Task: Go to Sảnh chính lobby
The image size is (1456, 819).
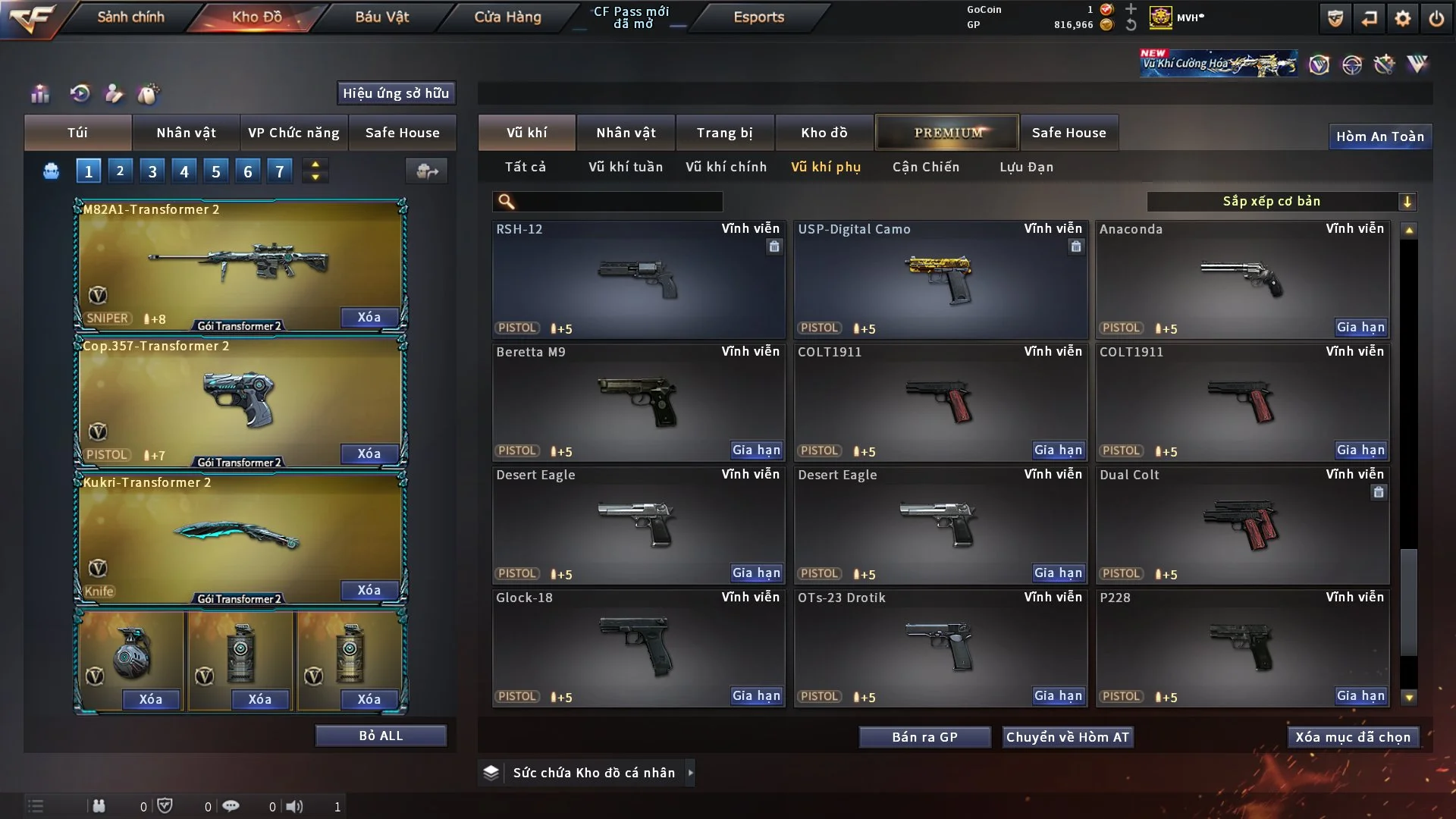Action: [130, 17]
